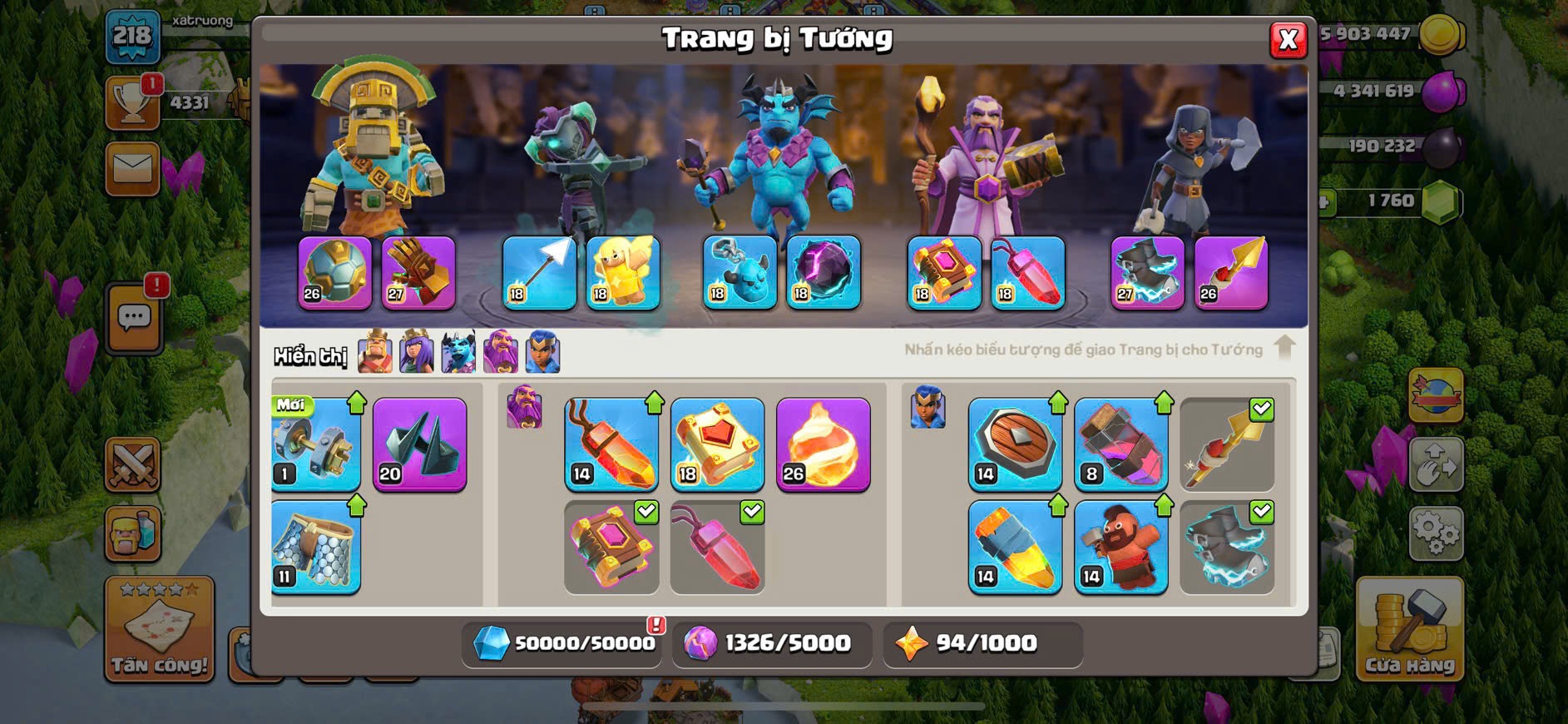
Task: Select the King's Gauntlet equipment slot
Action: click(x=418, y=272)
